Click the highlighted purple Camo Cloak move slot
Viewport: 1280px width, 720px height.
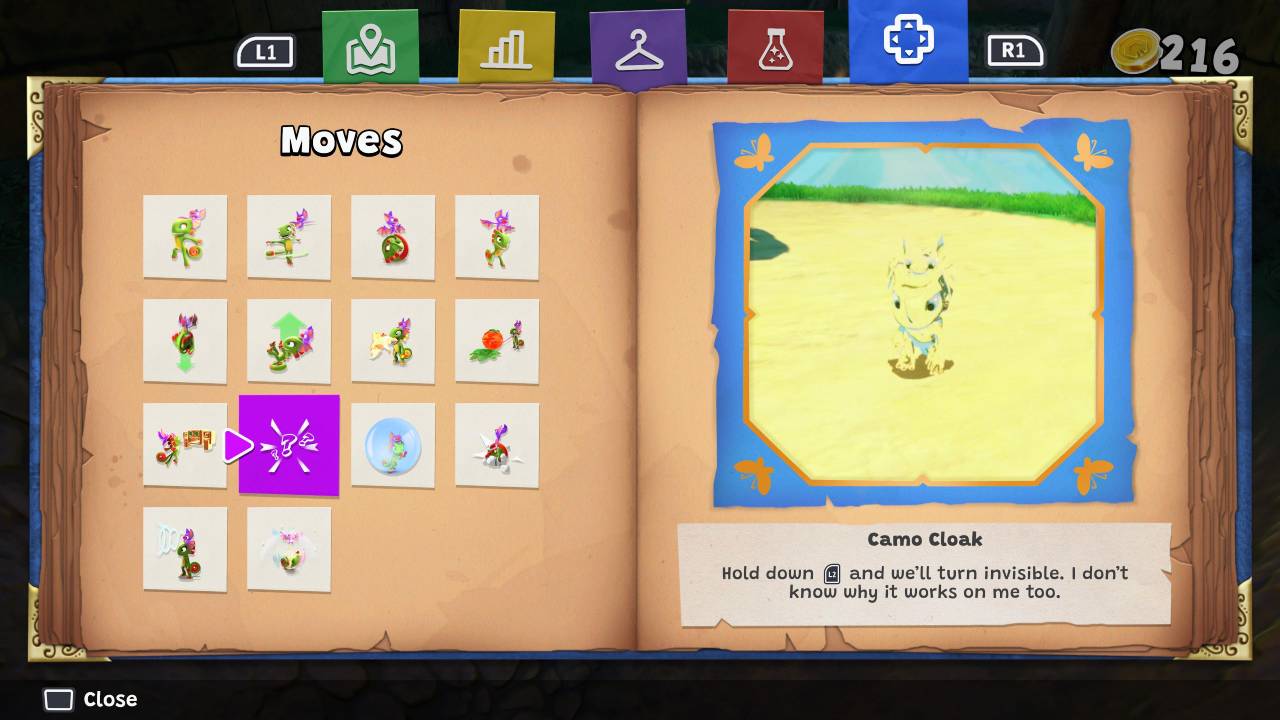(289, 445)
